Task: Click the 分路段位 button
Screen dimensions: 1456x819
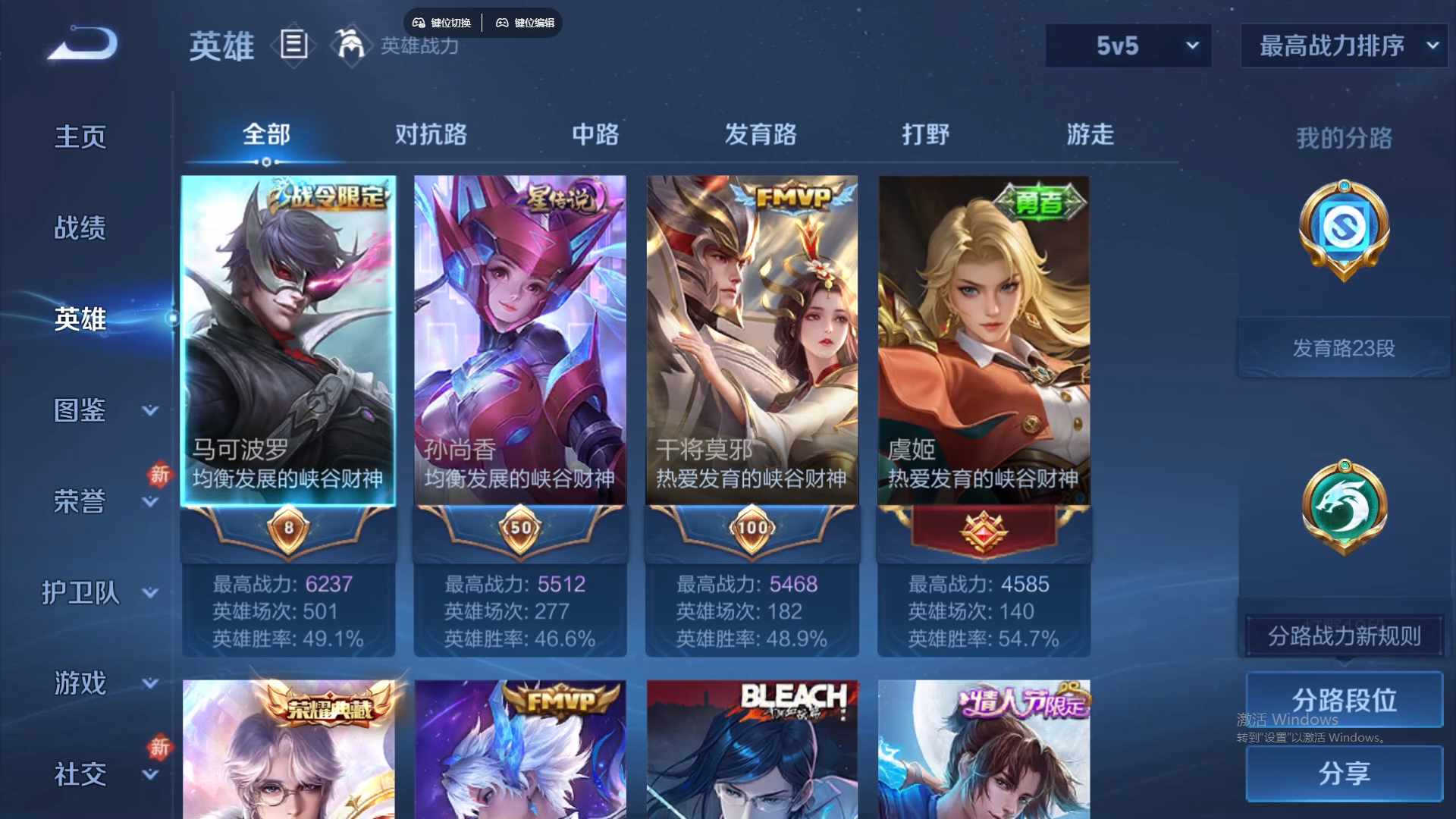Action: pyautogui.click(x=1344, y=699)
